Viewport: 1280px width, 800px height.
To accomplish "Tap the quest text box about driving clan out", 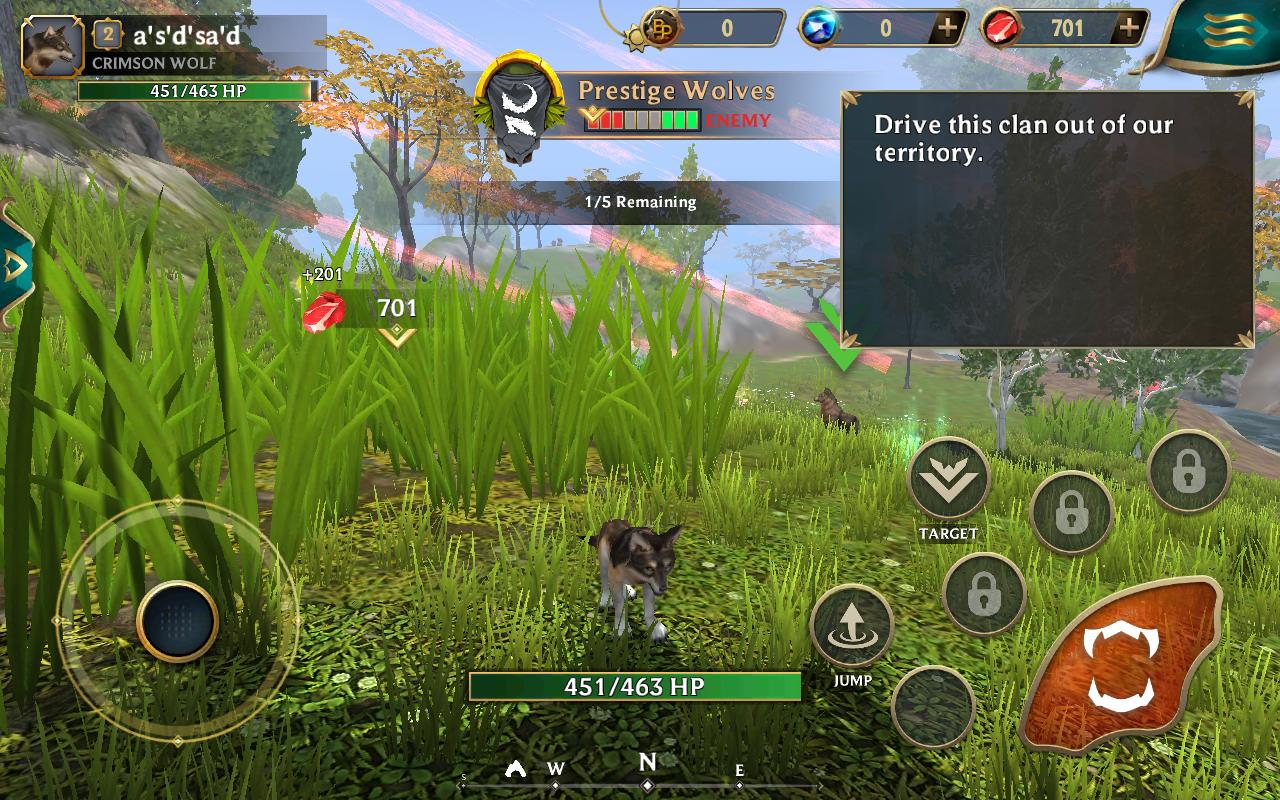I will [1048, 219].
